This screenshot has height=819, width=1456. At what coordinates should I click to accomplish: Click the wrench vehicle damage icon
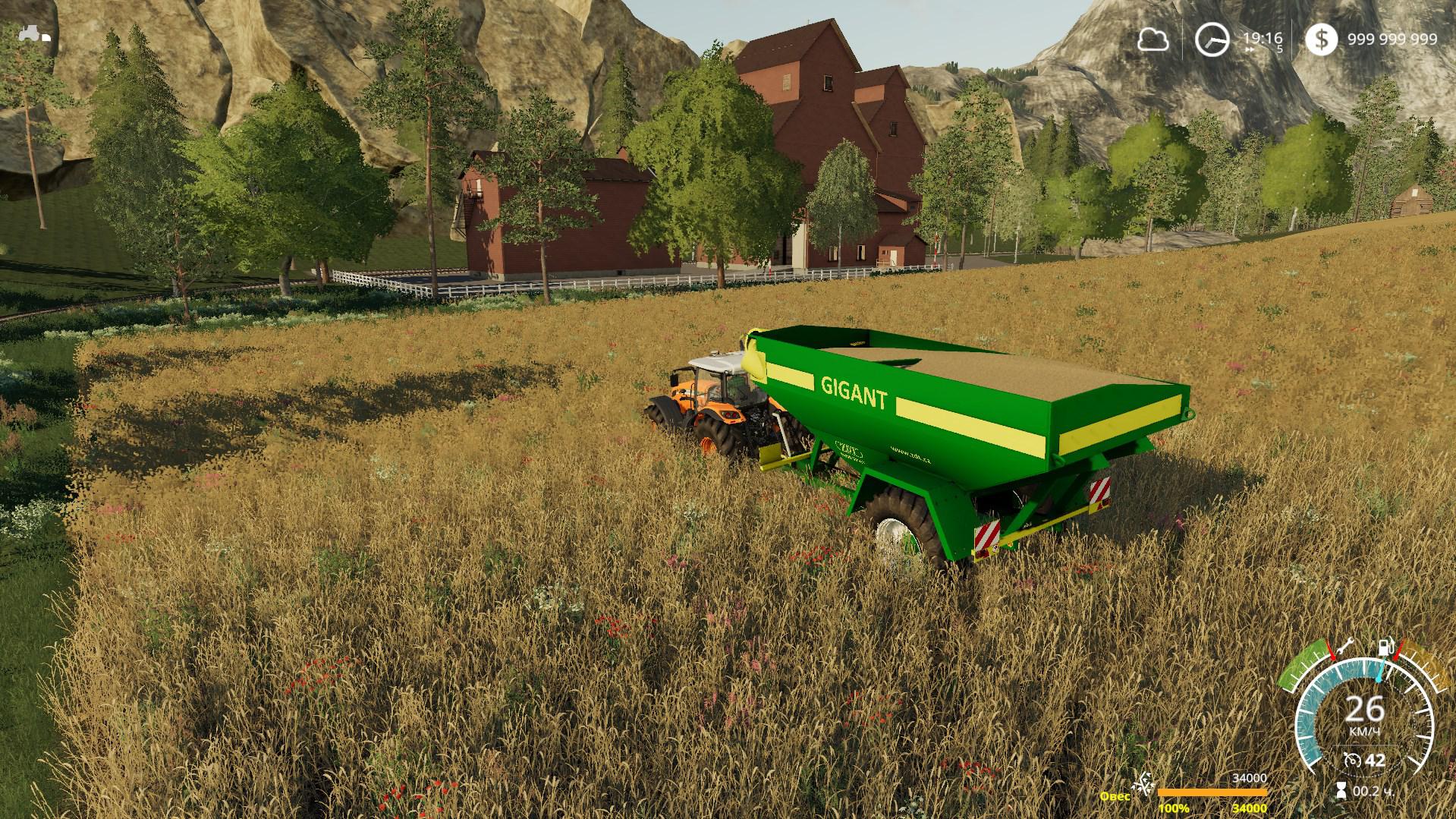point(1344,646)
